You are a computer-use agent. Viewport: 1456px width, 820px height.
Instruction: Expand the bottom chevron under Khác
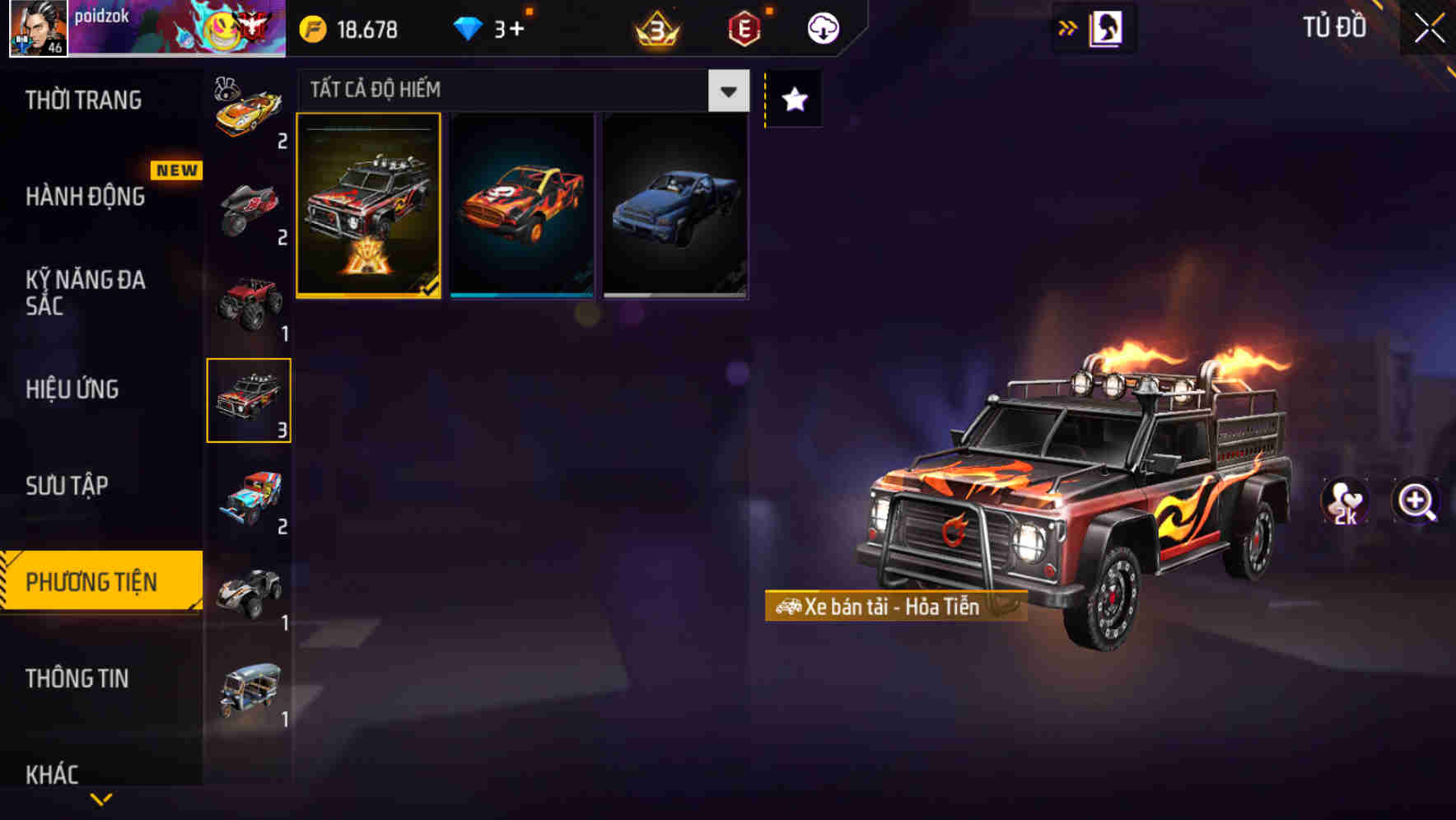click(x=101, y=798)
